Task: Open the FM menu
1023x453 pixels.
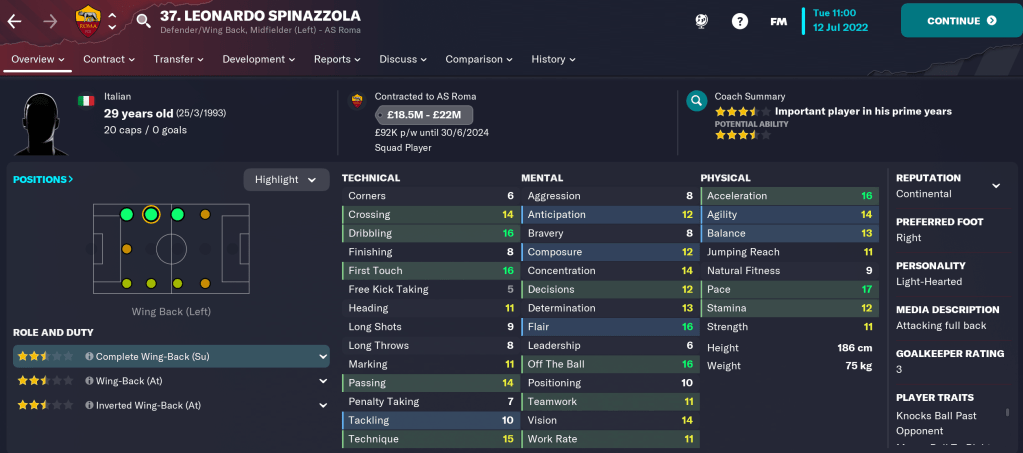Action: point(778,21)
